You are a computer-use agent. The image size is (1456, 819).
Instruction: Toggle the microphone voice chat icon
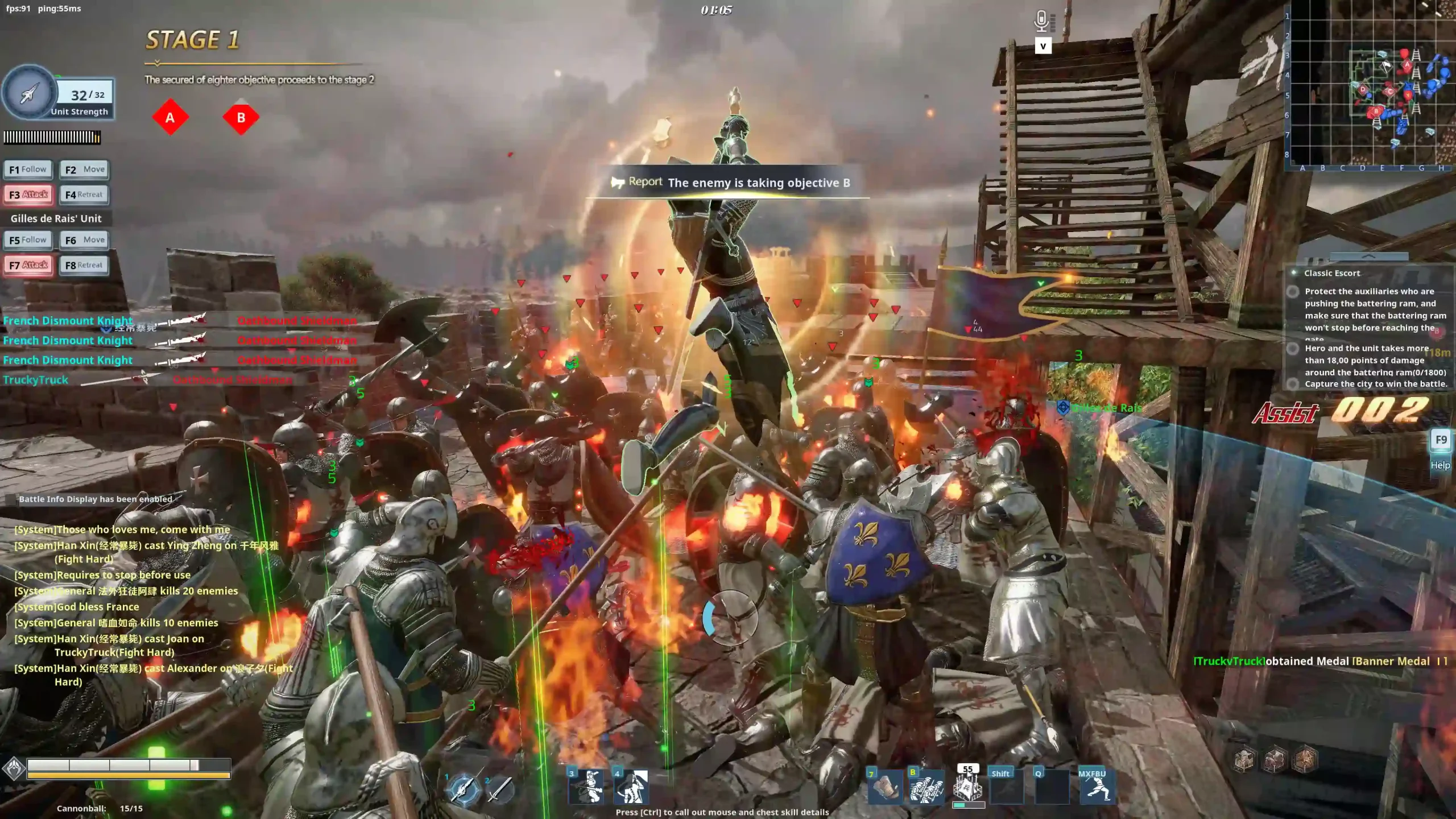tap(1041, 22)
